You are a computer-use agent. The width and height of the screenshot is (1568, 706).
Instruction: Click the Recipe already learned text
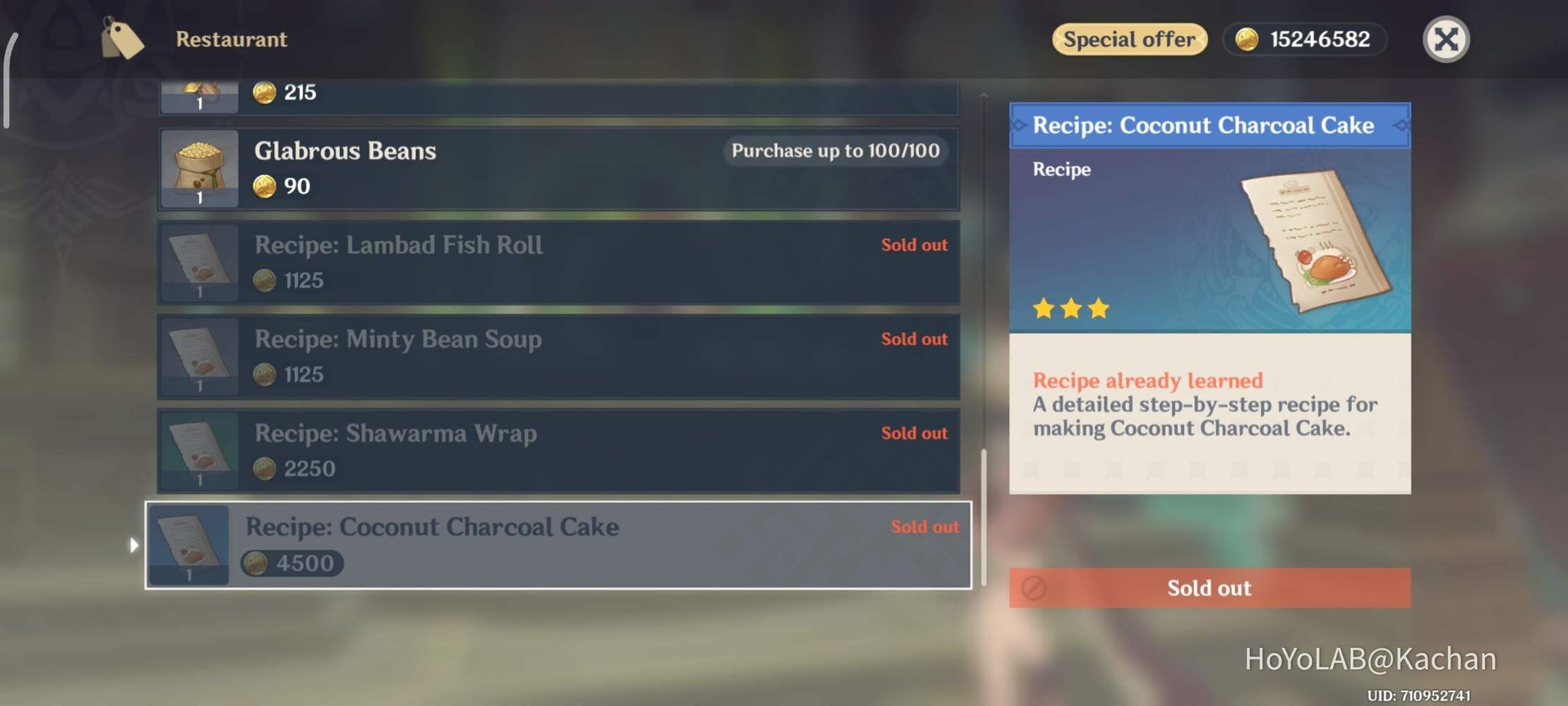[1147, 381]
